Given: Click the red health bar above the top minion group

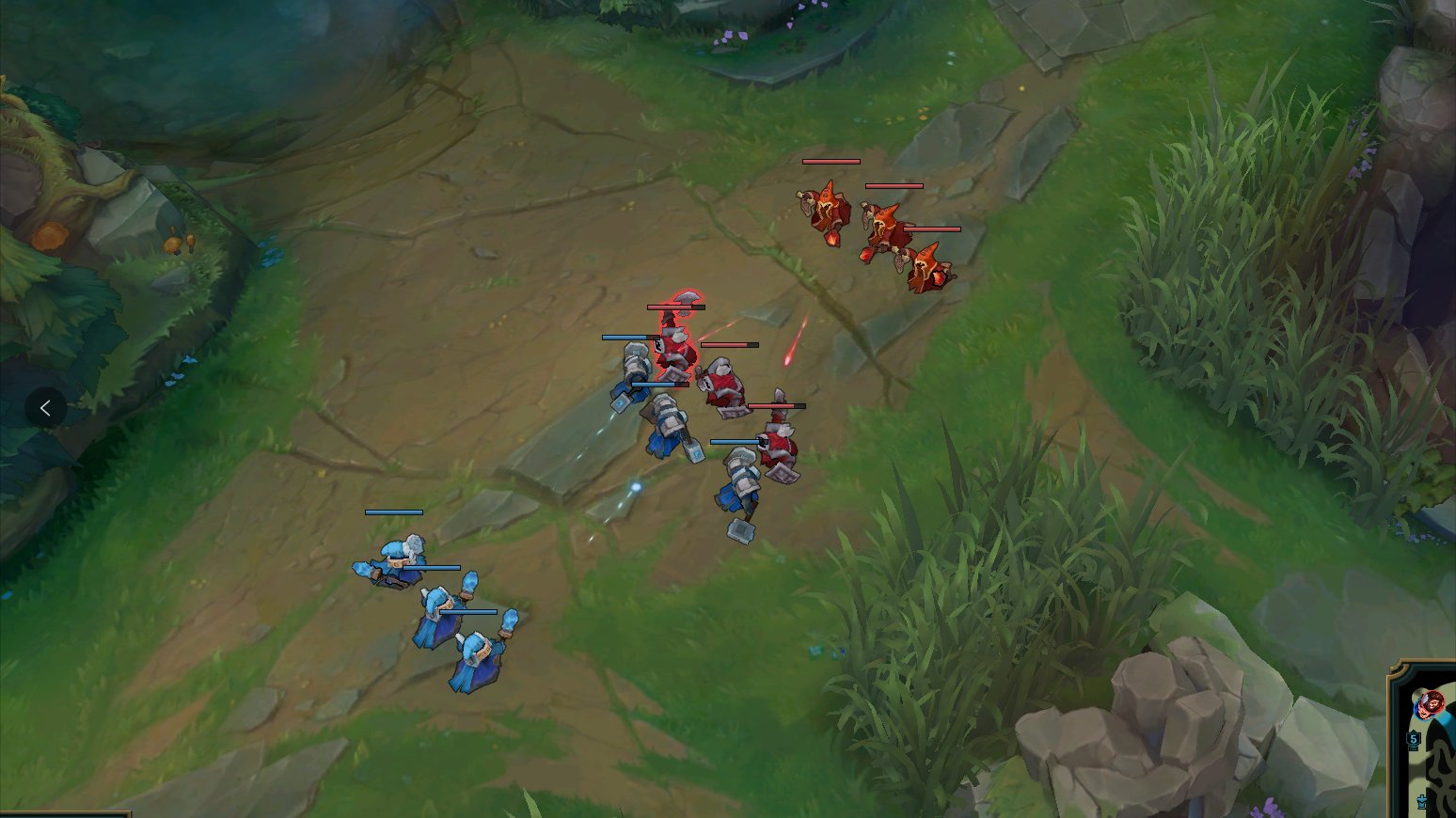Looking at the screenshot, I should click(x=831, y=161).
